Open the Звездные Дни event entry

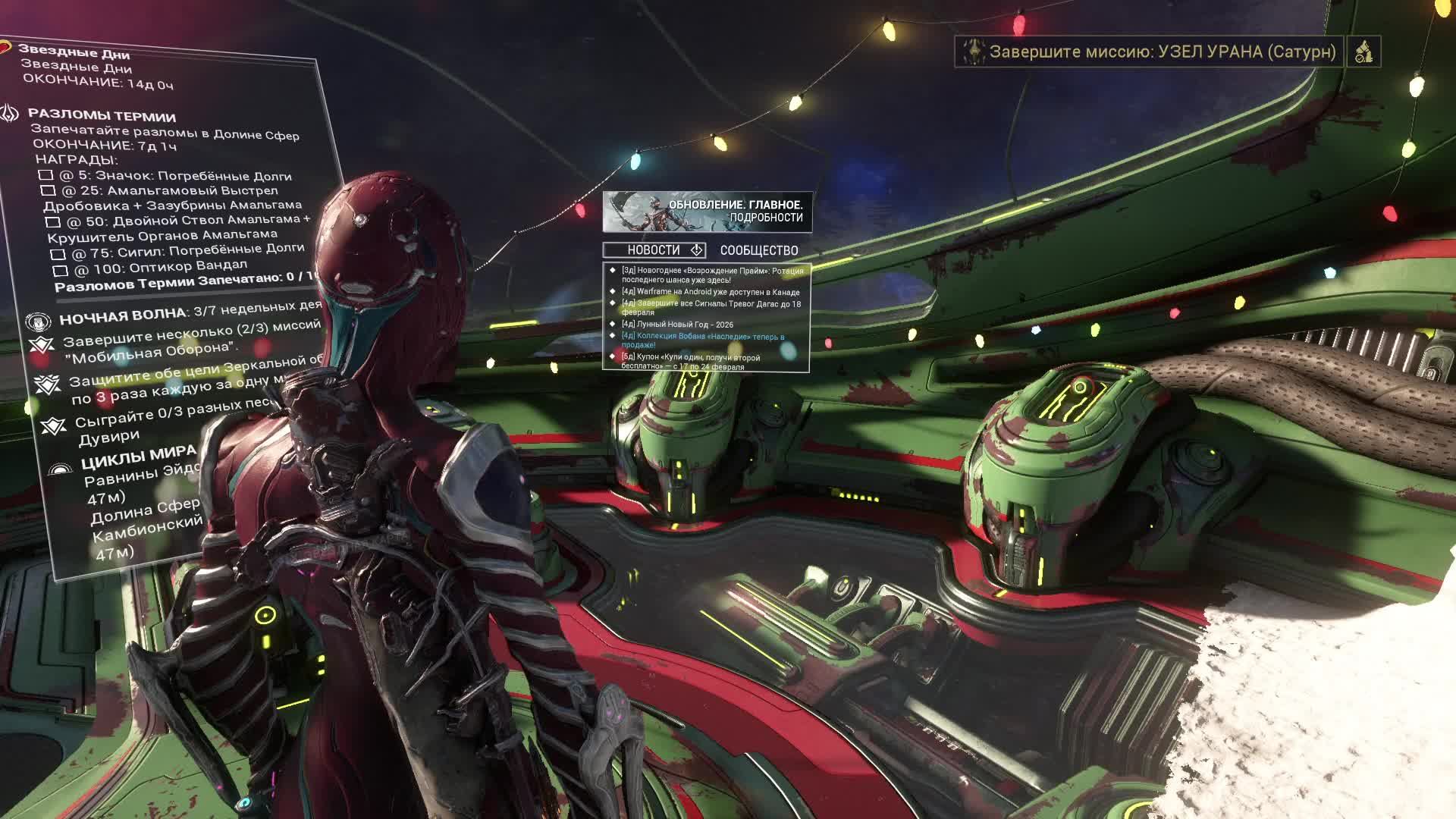click(x=74, y=52)
